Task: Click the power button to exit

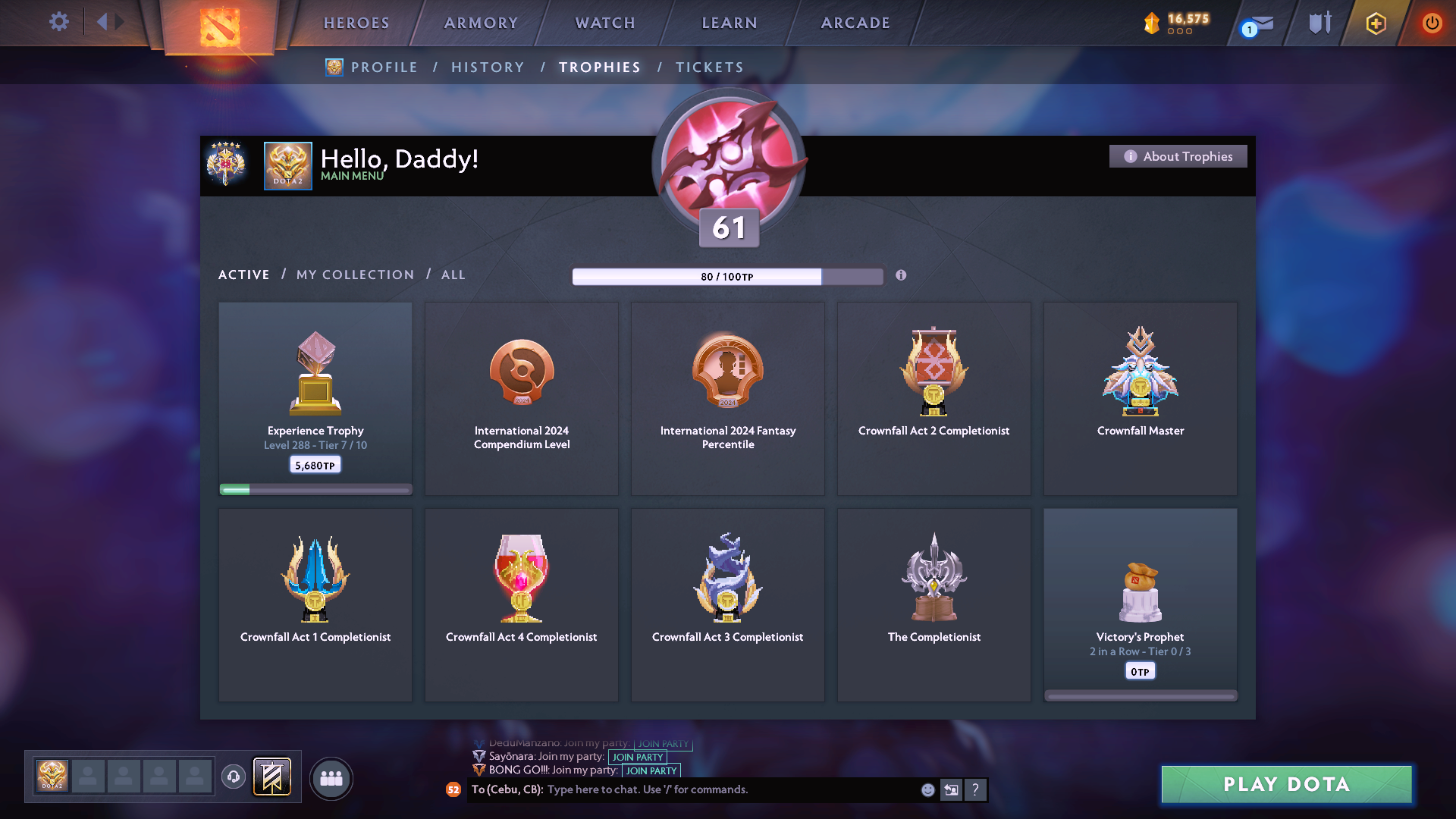Action: pos(1432,23)
